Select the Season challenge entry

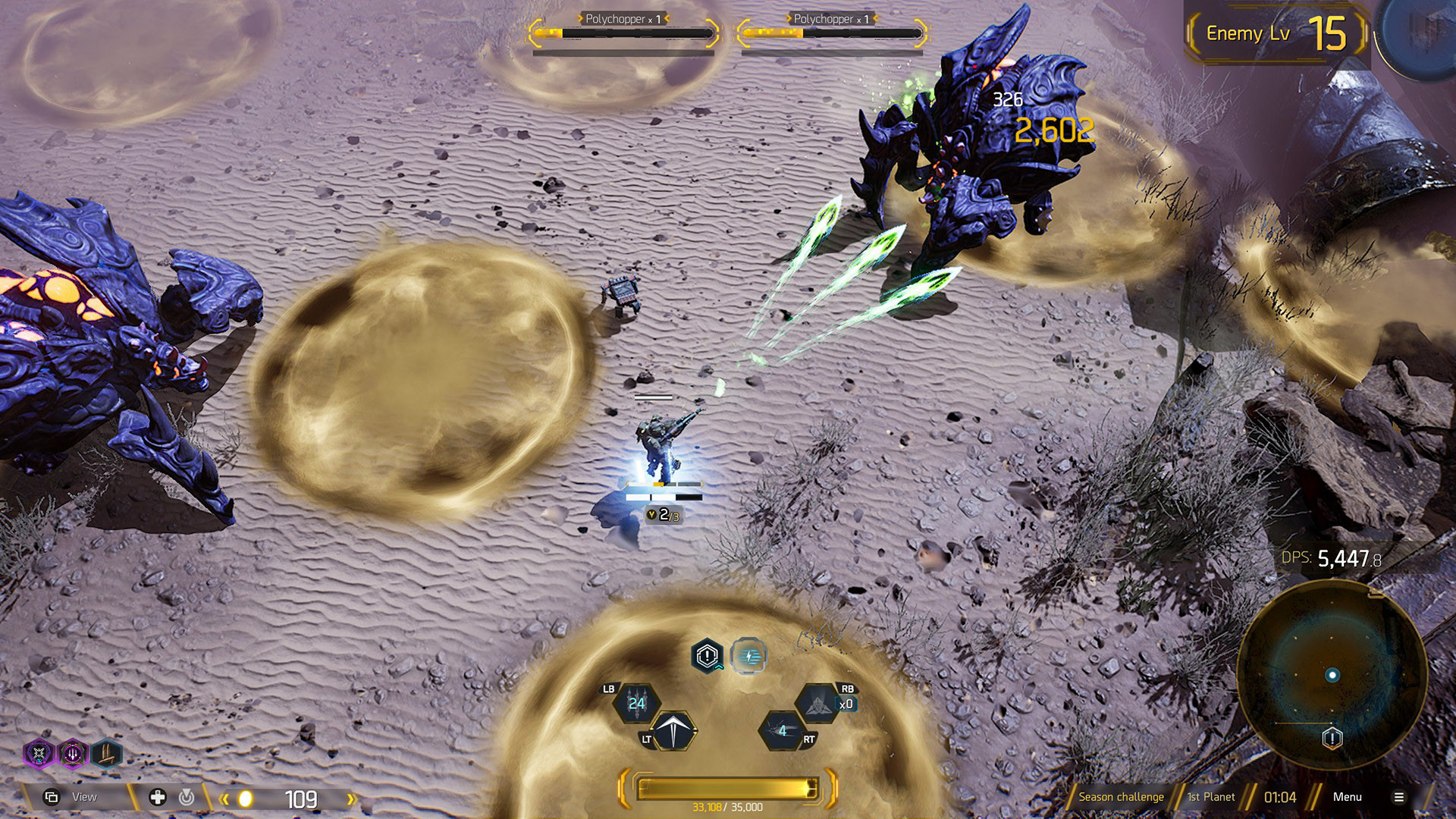[x=1122, y=797]
